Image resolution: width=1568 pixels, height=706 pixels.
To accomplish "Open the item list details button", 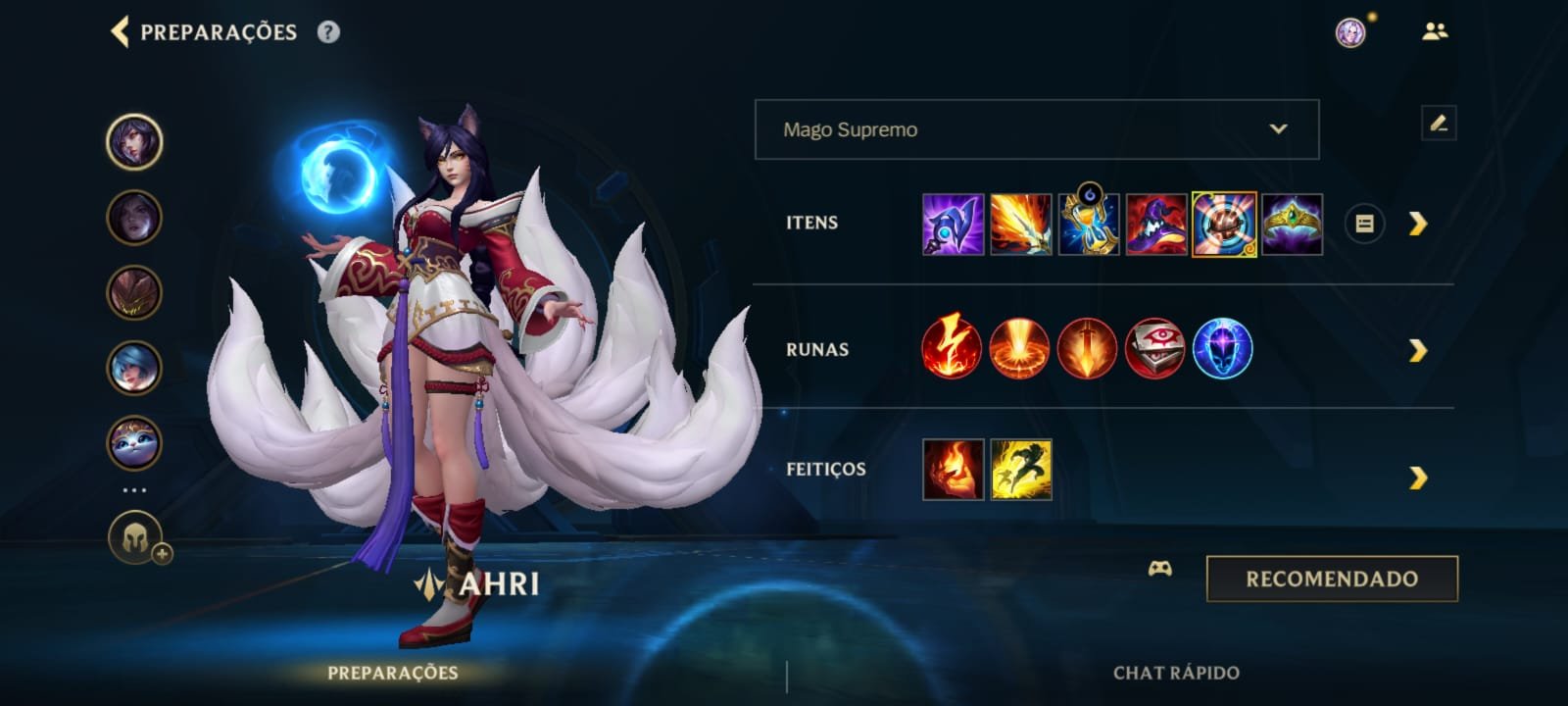I will pos(1364,224).
